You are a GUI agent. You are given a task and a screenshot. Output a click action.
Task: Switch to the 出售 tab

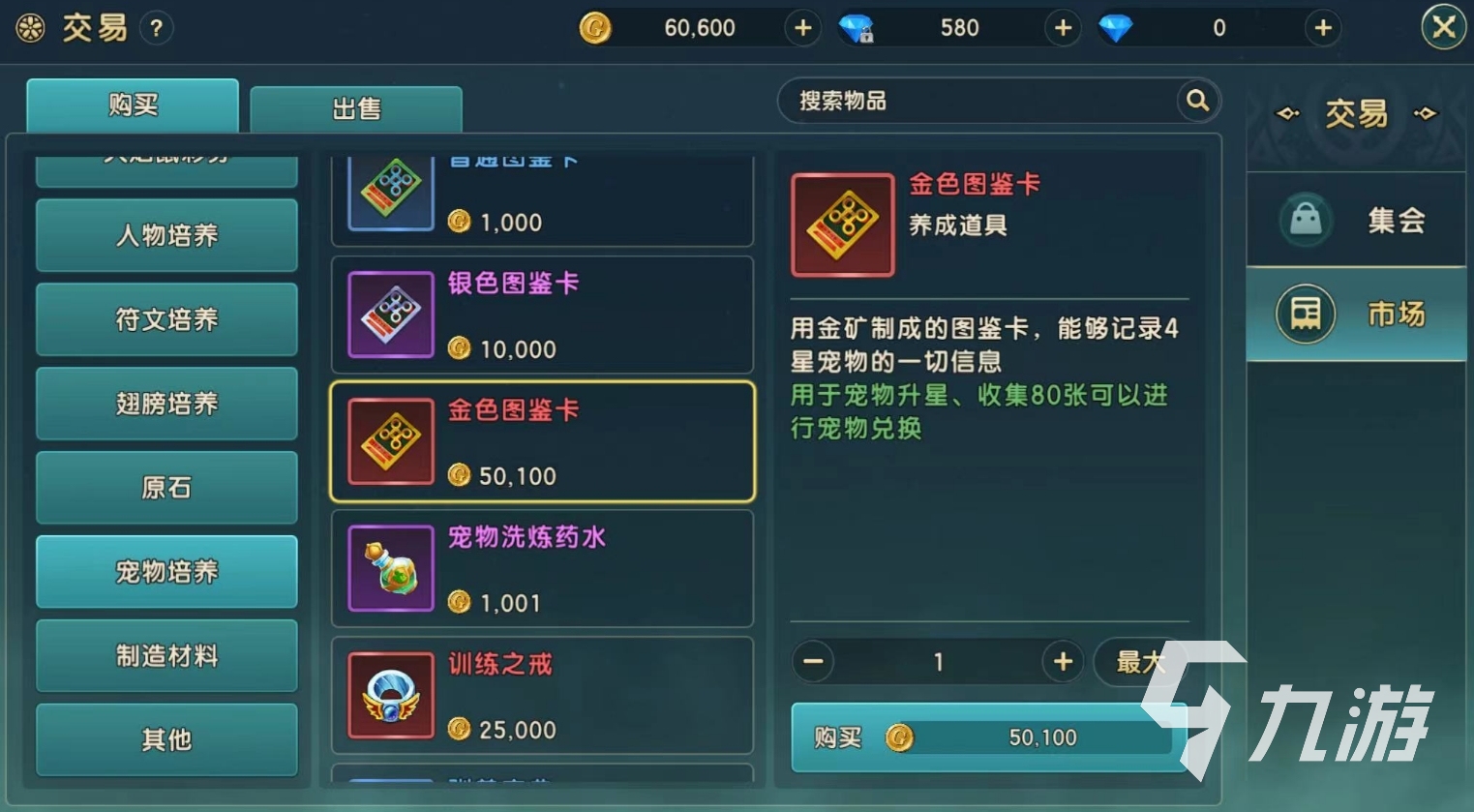pyautogui.click(x=355, y=109)
